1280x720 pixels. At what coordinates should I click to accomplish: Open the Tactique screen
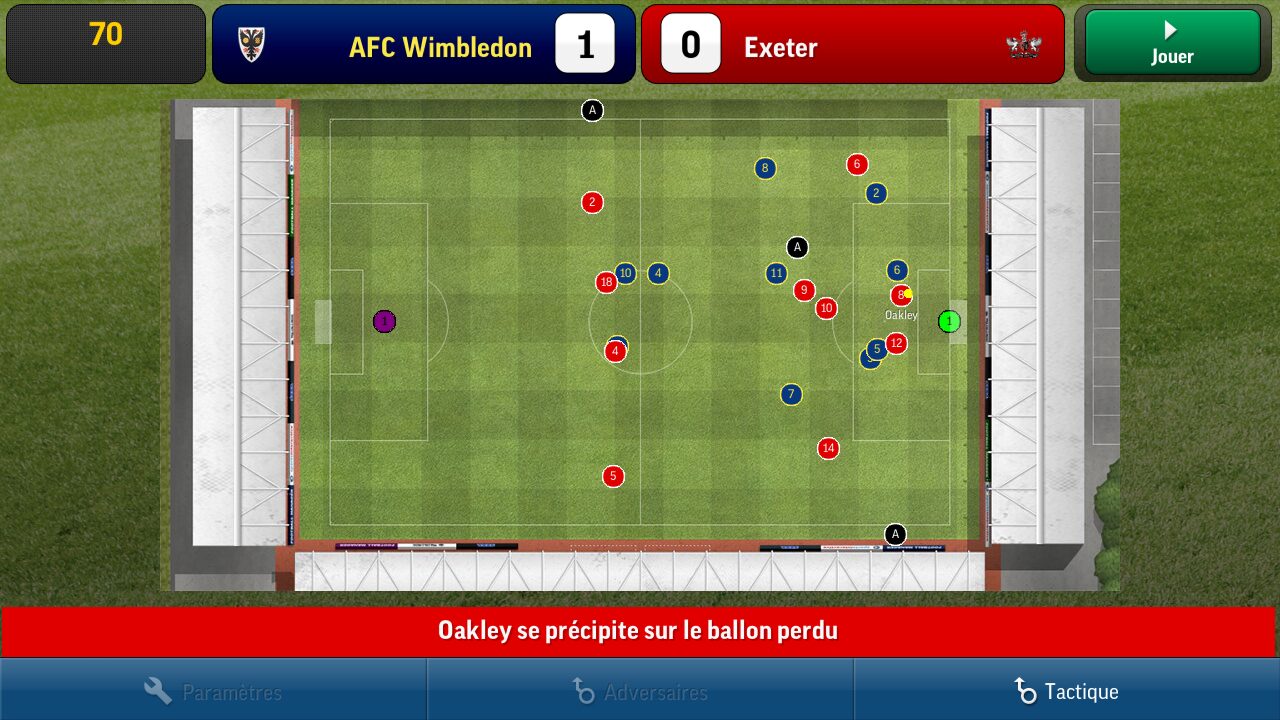[x=1066, y=691]
